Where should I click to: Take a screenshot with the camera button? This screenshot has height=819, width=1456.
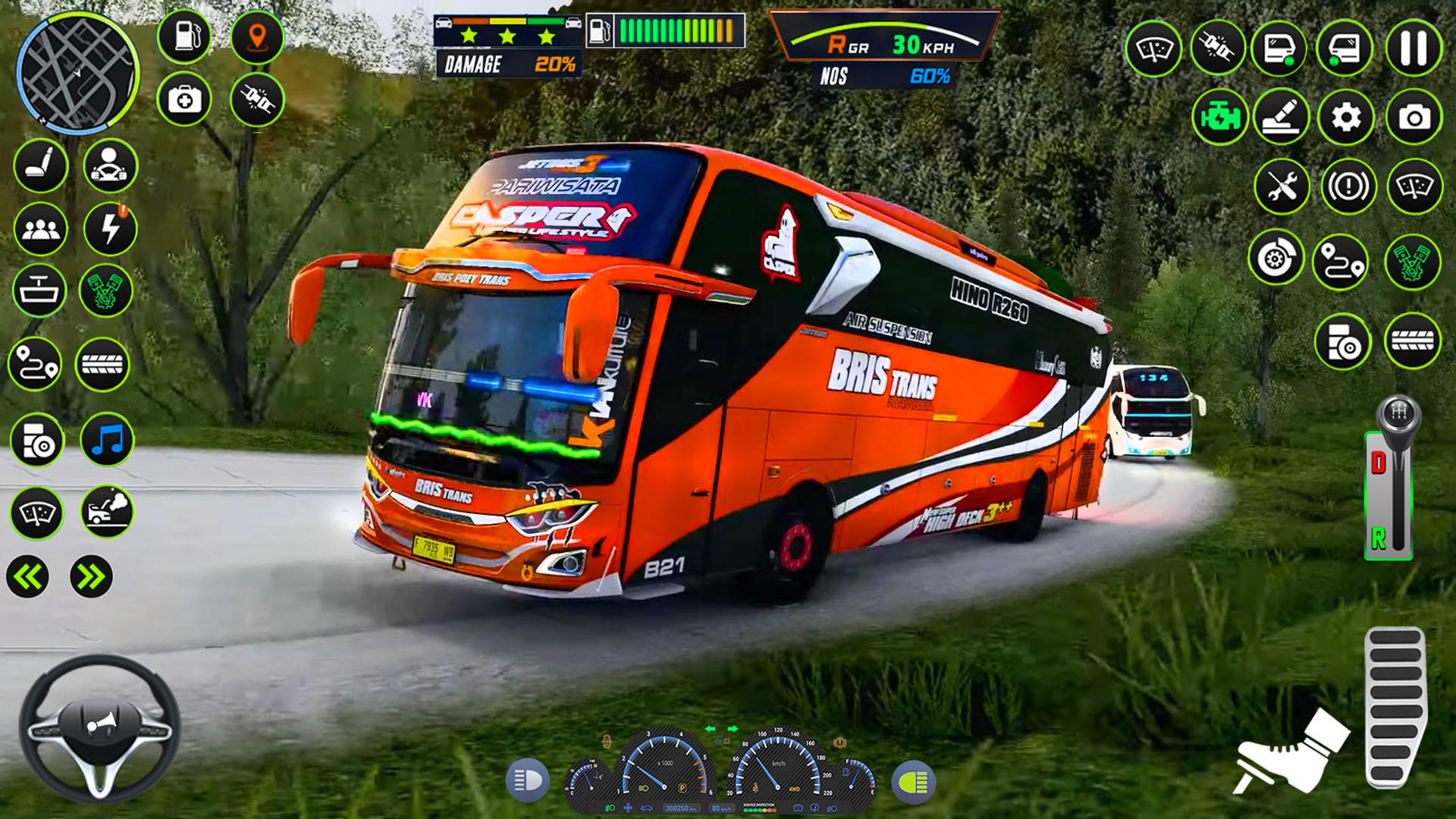(1414, 118)
